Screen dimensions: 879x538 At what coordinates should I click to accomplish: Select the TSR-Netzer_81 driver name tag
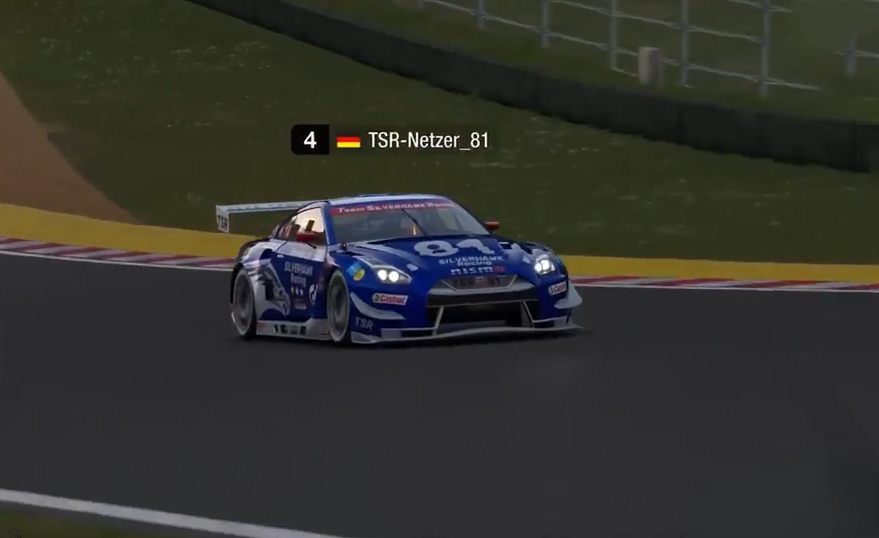tap(428, 140)
